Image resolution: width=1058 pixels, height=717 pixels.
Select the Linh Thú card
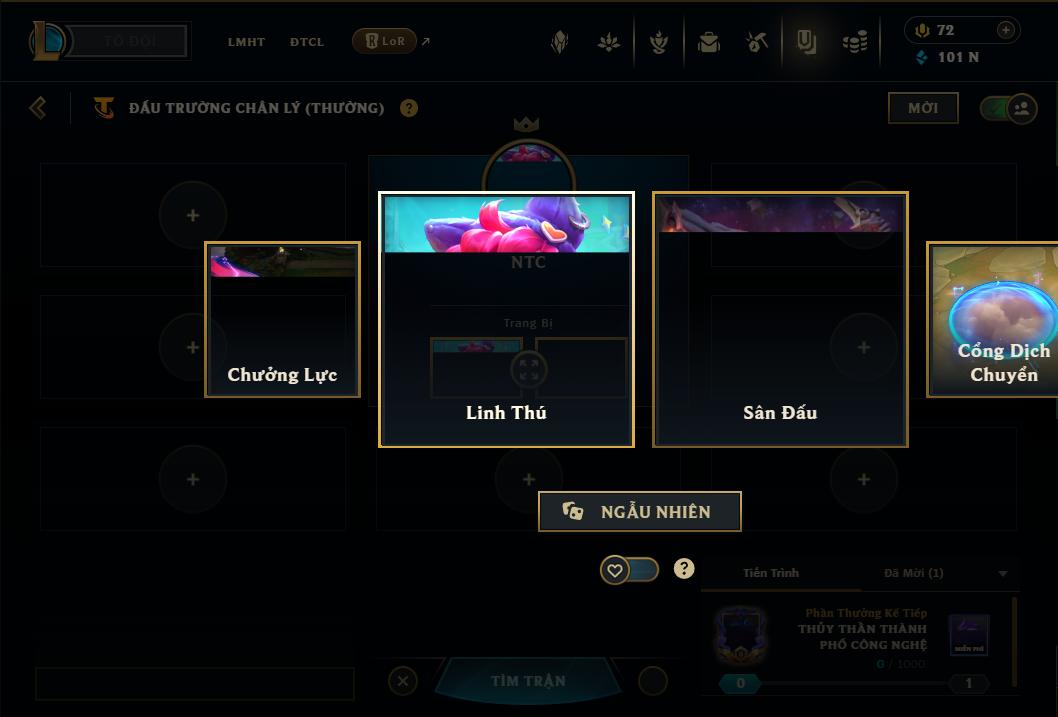506,319
